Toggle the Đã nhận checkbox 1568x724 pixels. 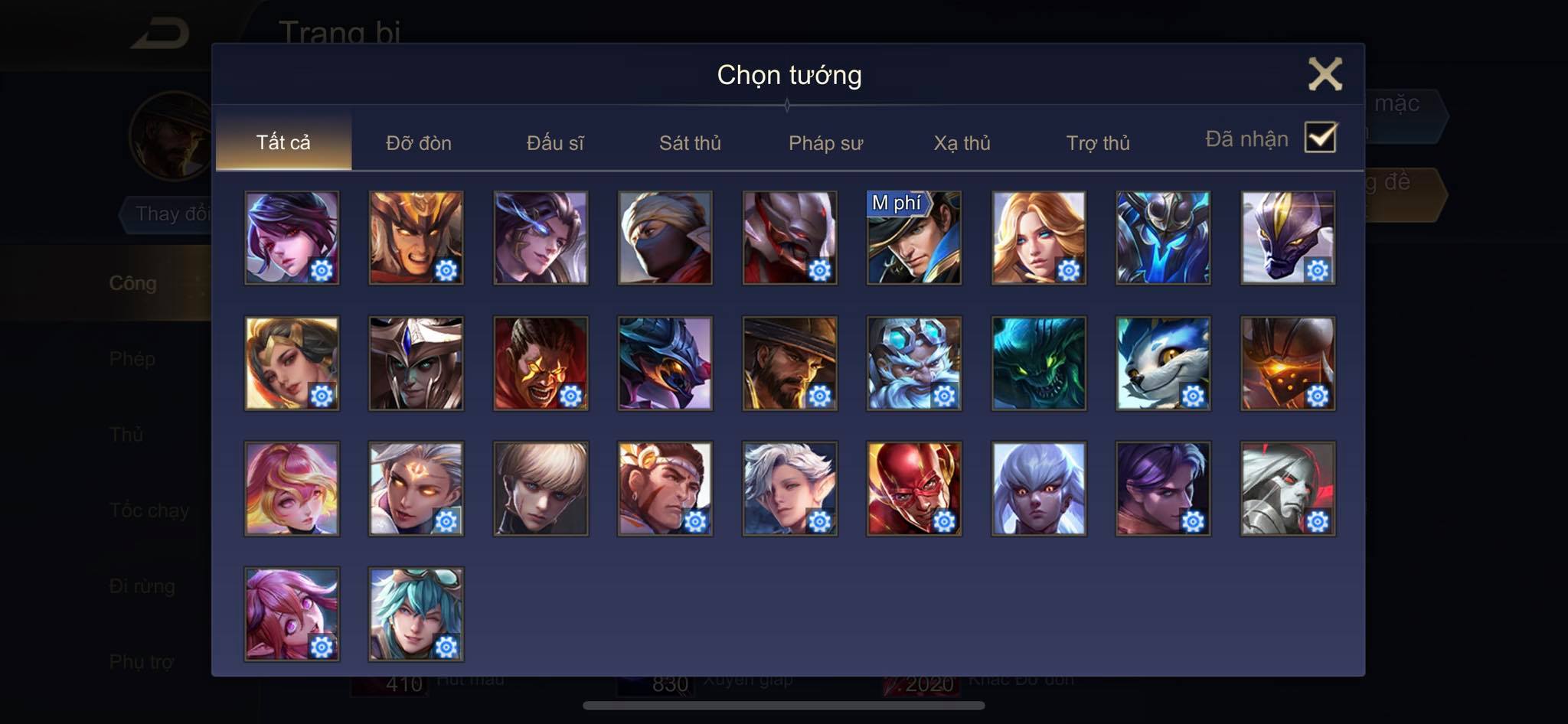tap(1320, 138)
